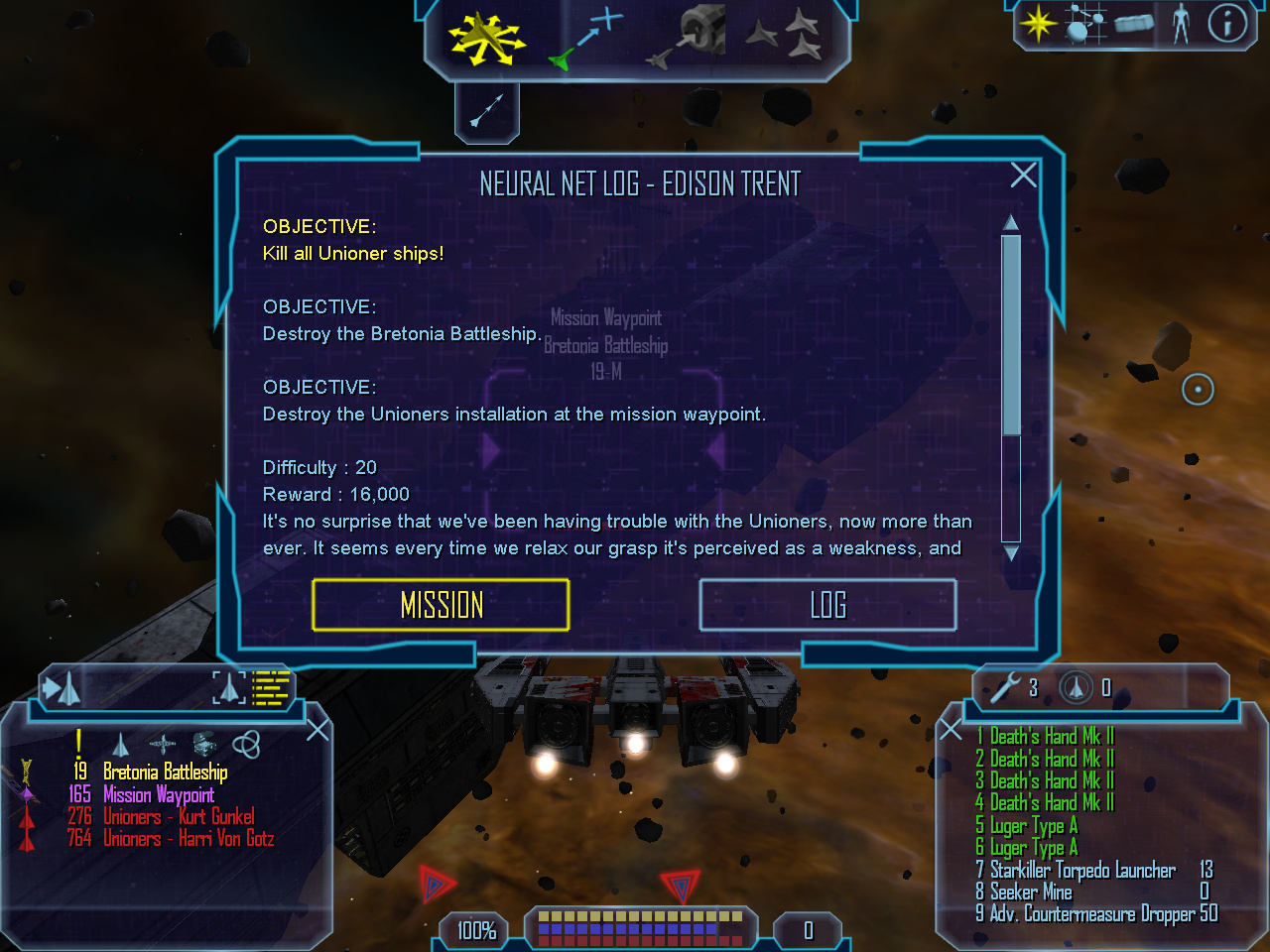Open the inventory cargo icon
The image size is (1270, 952).
[1135, 24]
